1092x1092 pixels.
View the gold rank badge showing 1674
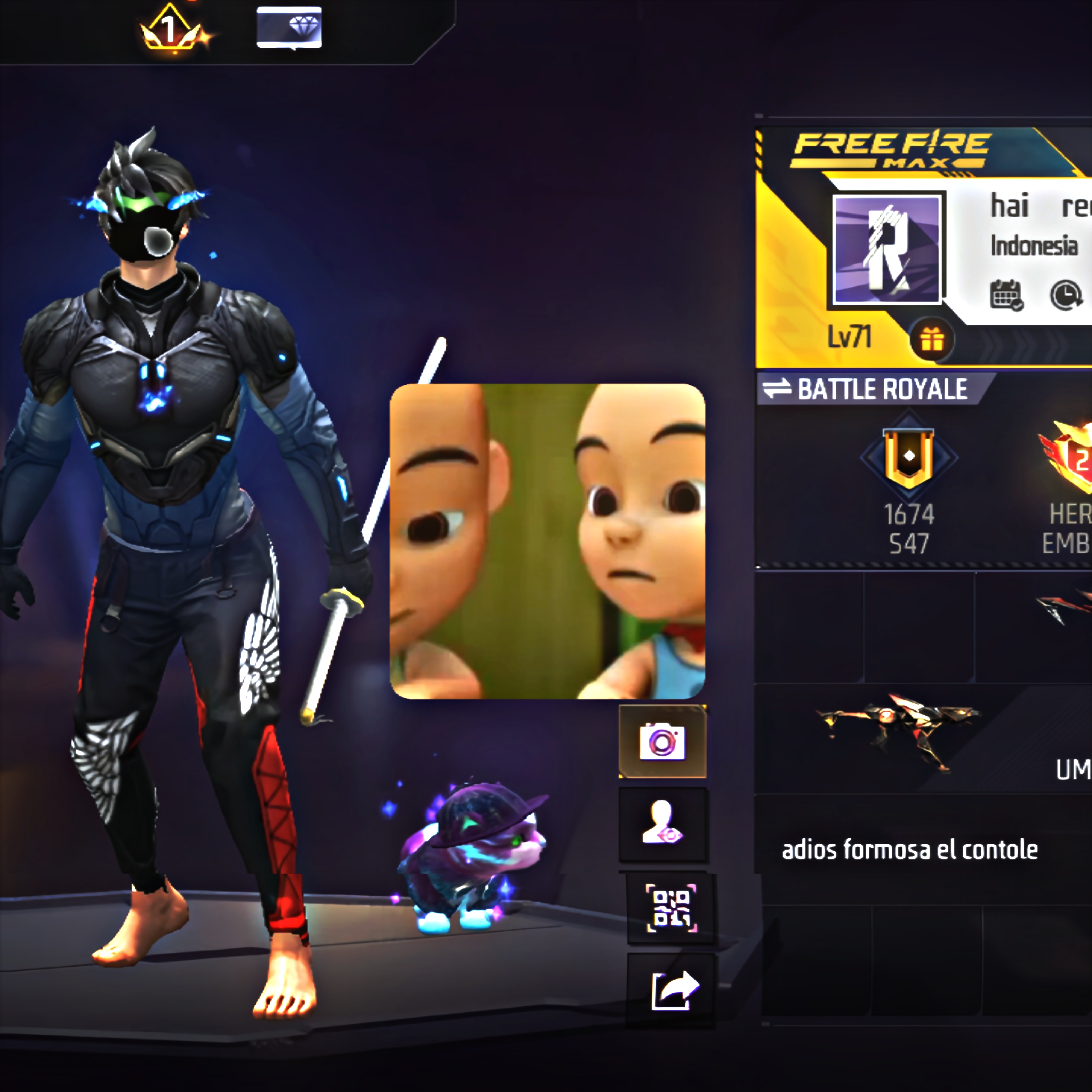908,459
